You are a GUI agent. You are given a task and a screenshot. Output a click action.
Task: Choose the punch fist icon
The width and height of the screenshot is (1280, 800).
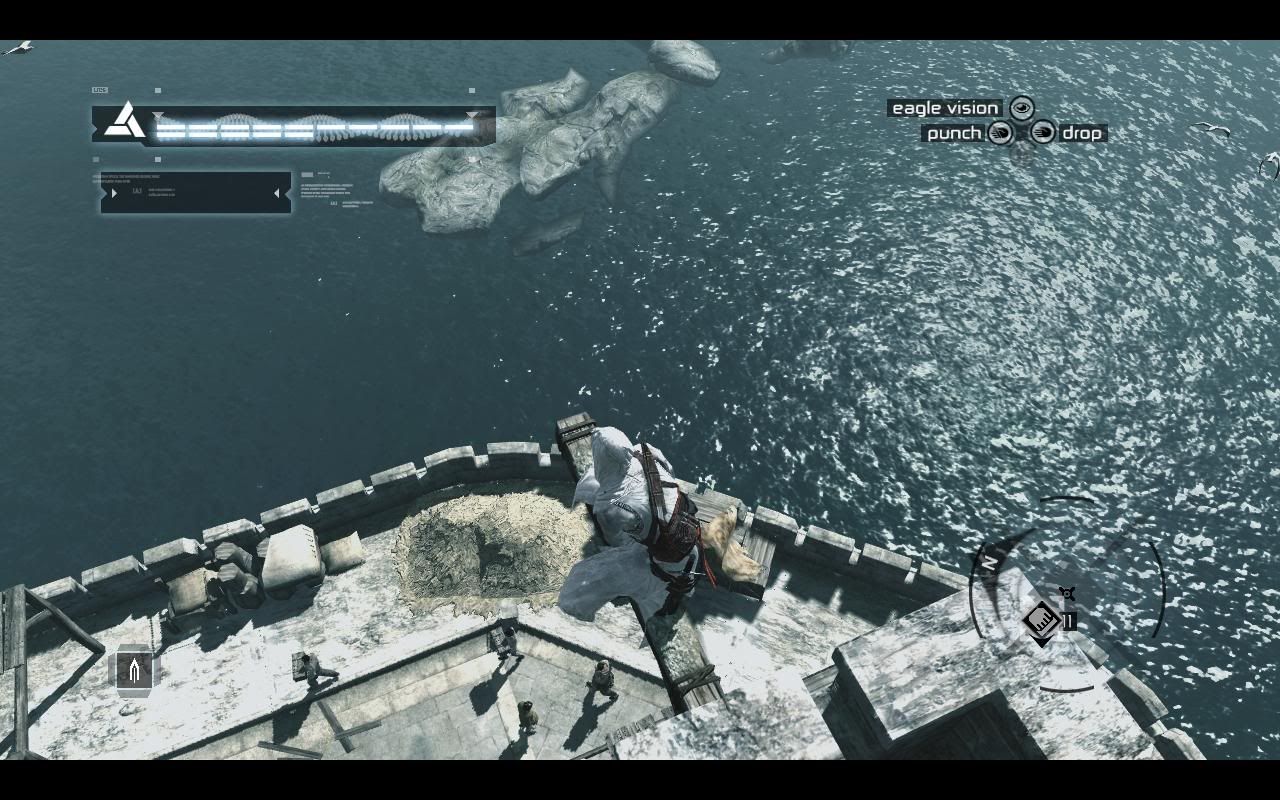tap(1000, 133)
